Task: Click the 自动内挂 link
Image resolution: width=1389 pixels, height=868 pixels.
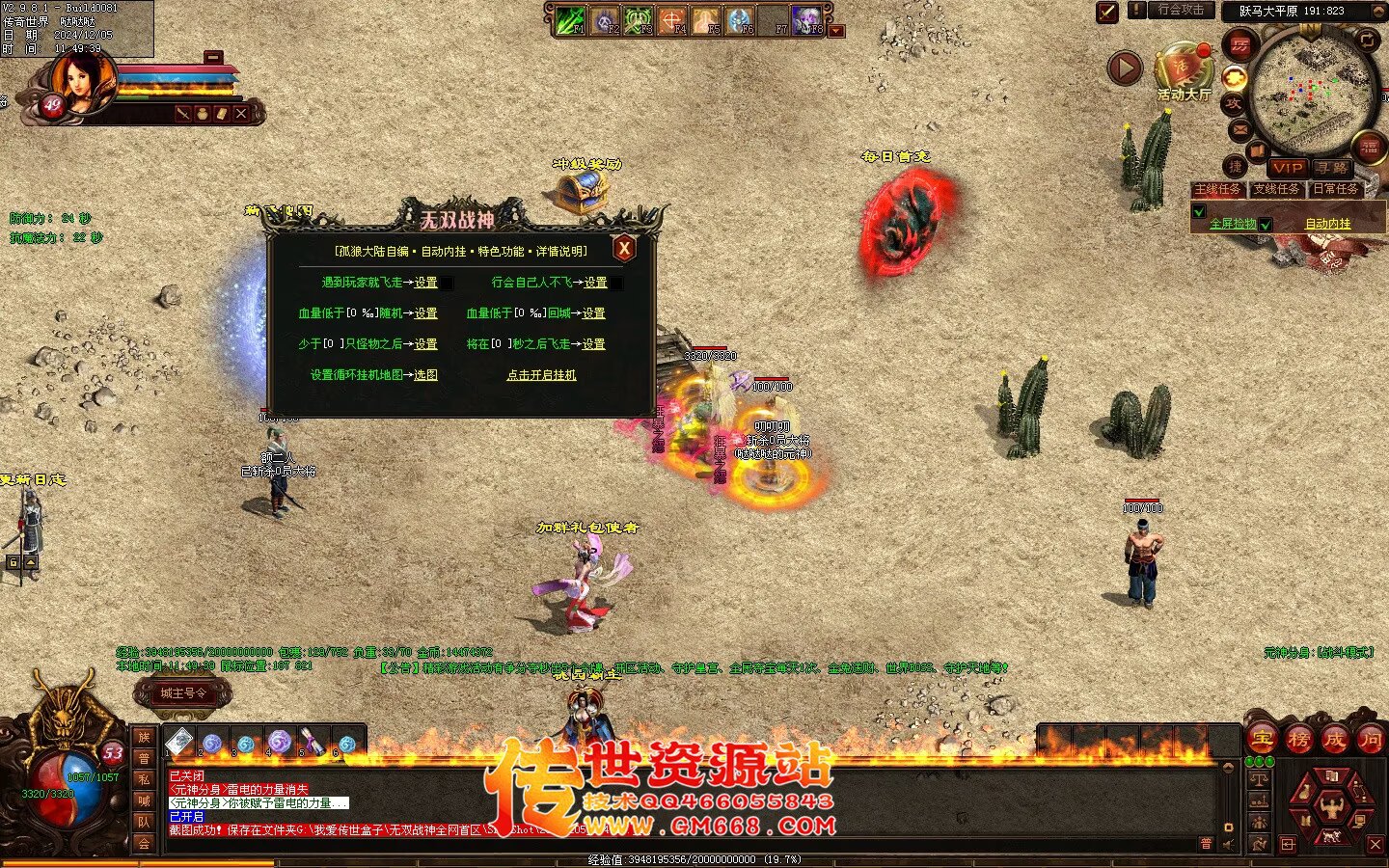Action: click(1328, 224)
